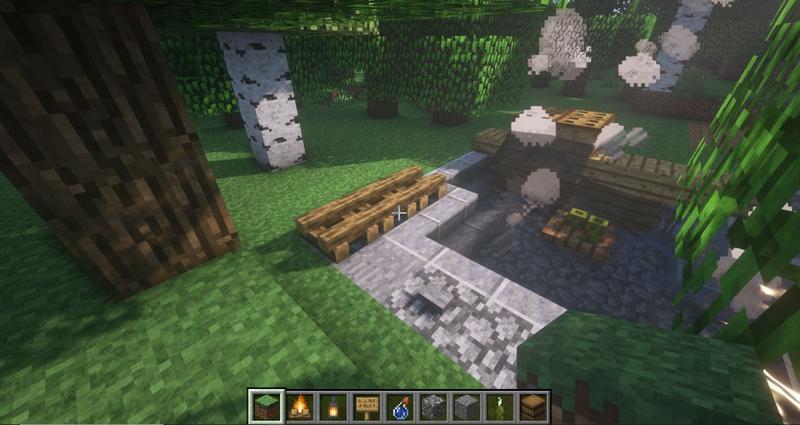Choose the lantern hotbar slot
The height and width of the screenshot is (425, 800).
coord(332,406)
